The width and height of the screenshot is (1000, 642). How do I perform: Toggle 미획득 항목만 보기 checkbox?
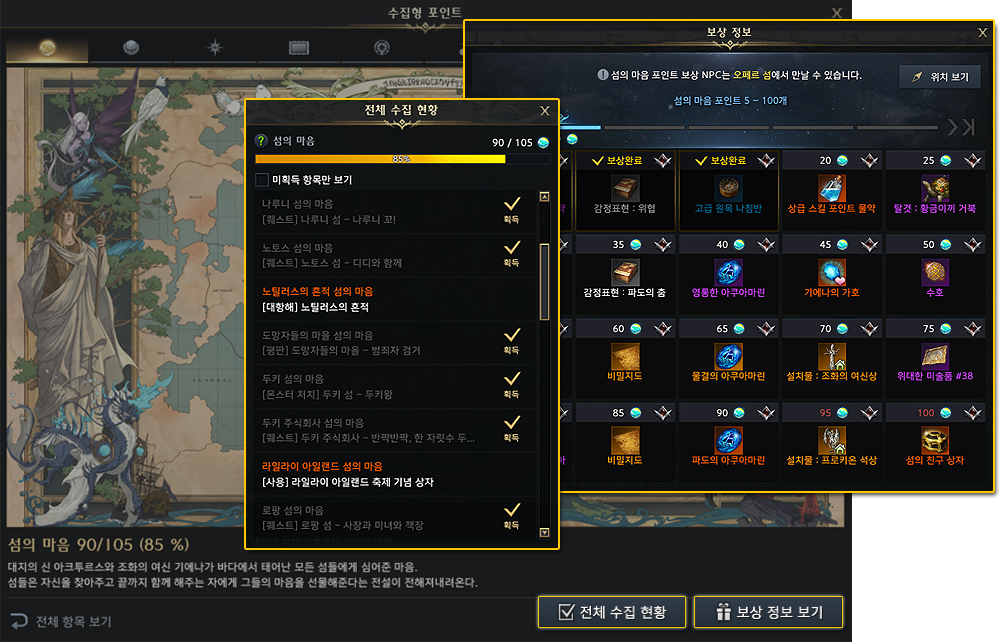262,180
